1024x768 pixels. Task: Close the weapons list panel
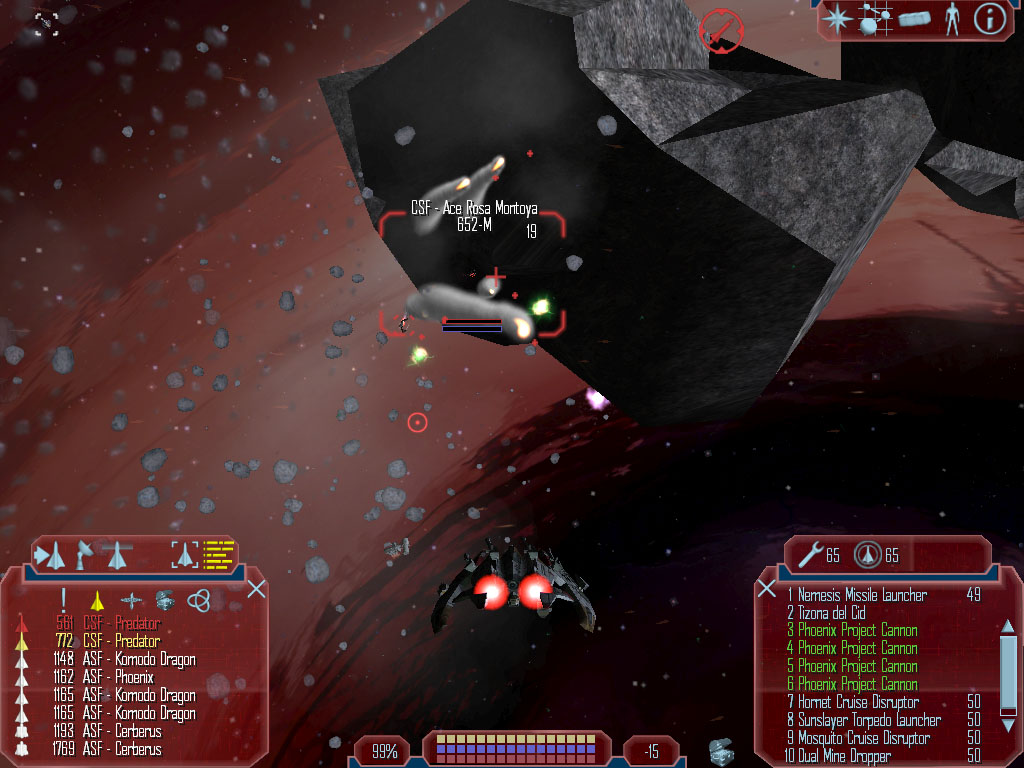(x=767, y=588)
